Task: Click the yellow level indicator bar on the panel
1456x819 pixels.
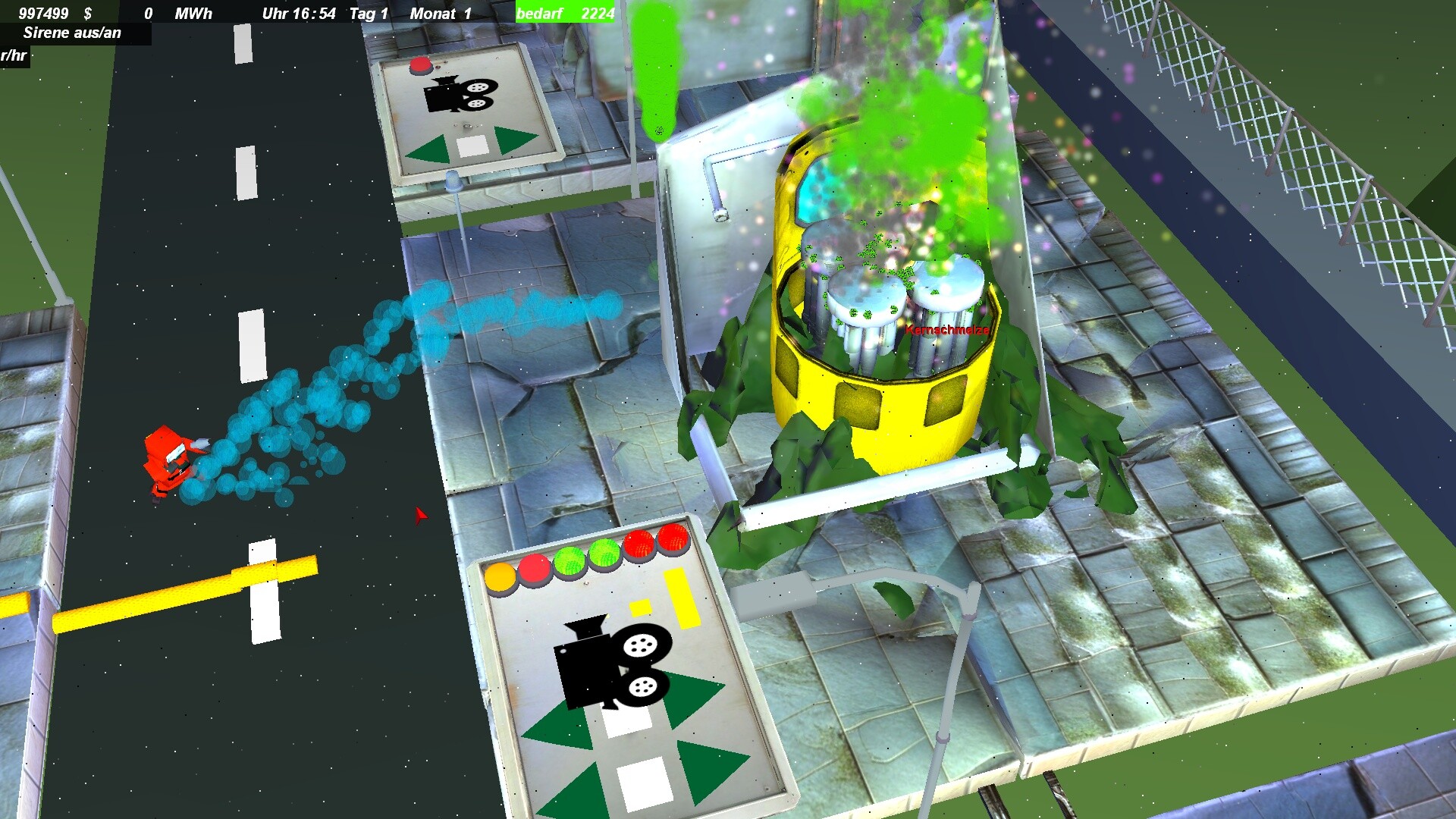Action: pyautogui.click(x=680, y=599)
